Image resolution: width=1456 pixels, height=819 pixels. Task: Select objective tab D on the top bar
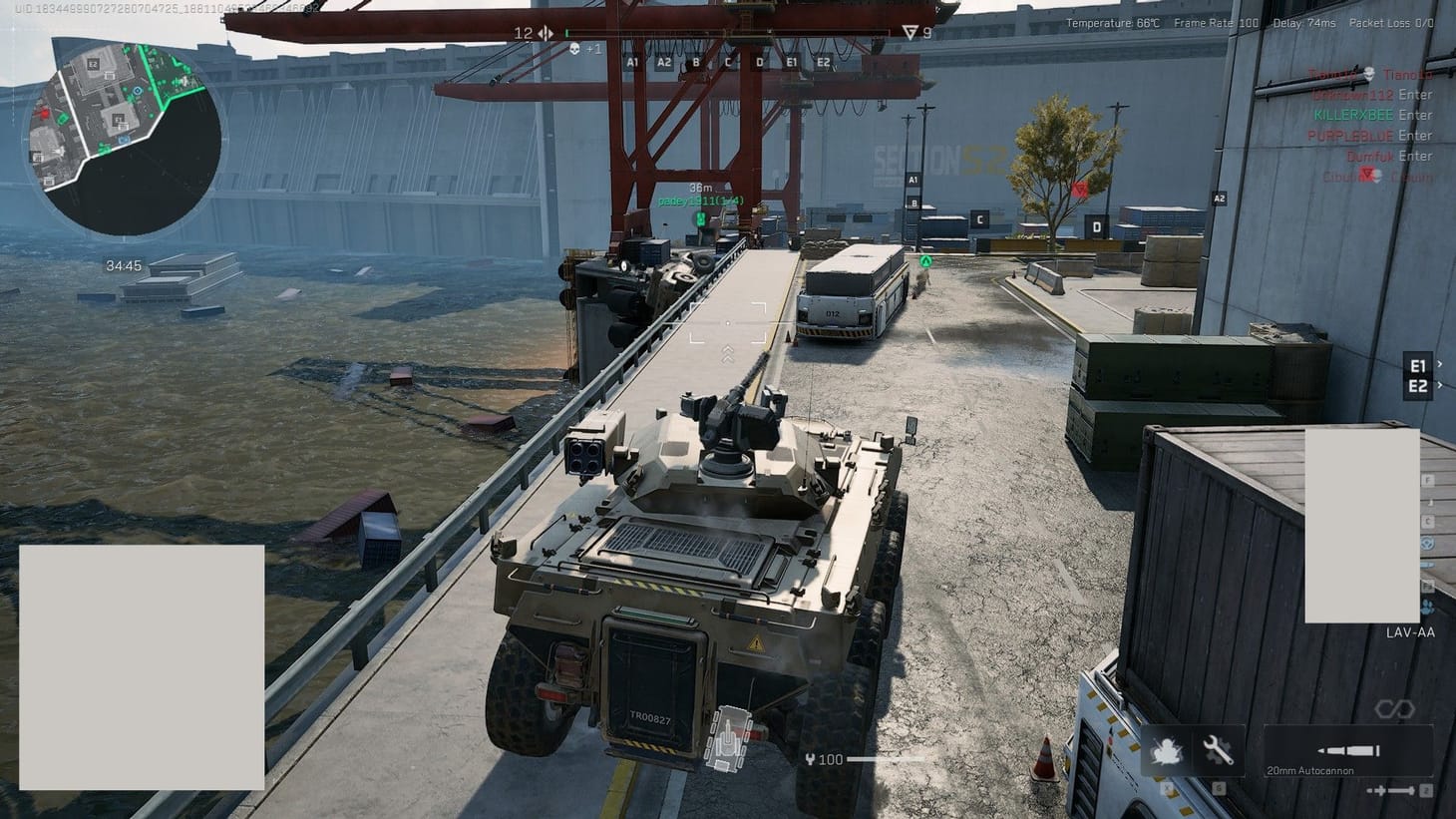click(x=760, y=61)
